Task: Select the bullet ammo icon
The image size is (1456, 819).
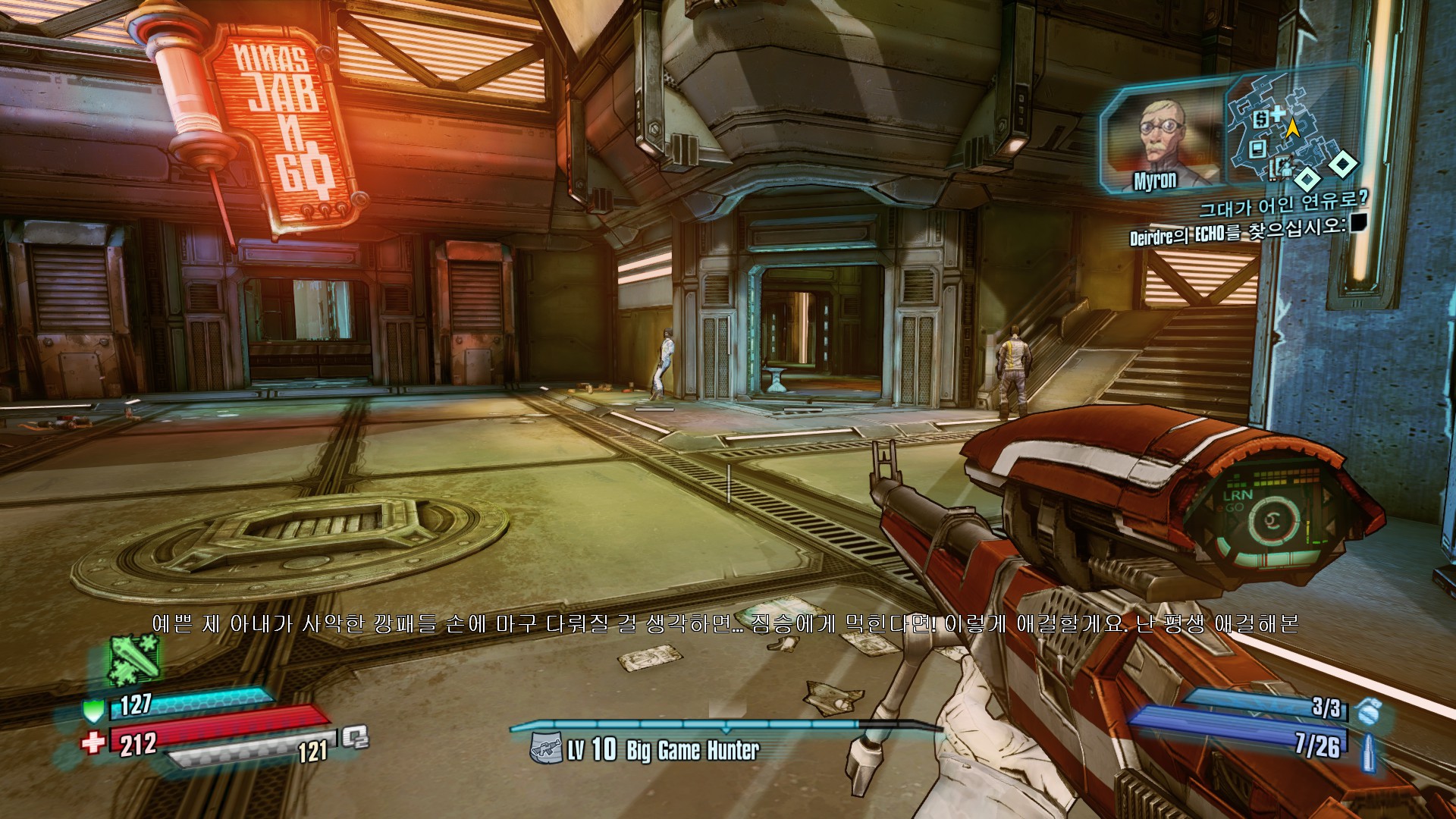Action: 1369,751
